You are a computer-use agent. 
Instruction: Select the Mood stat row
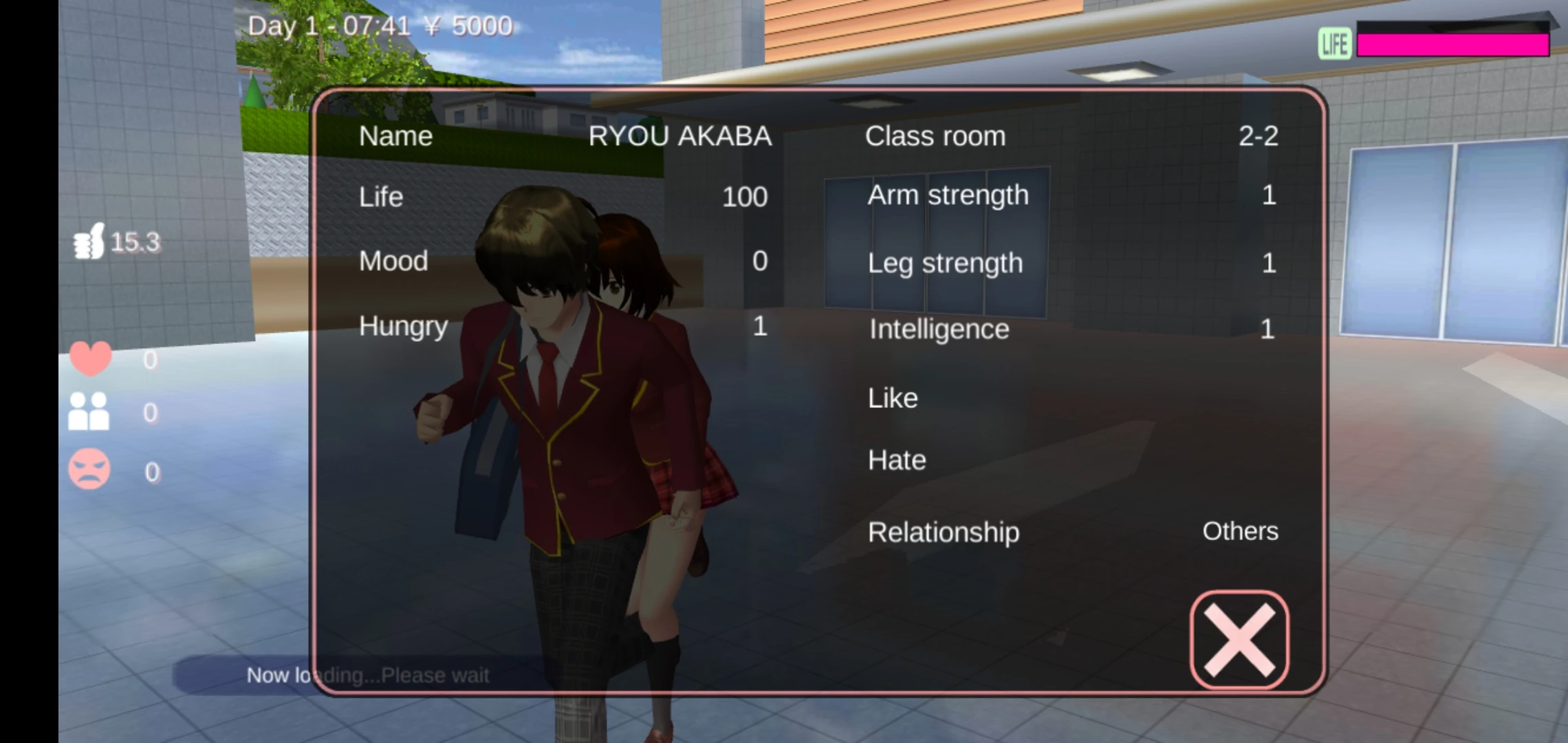393,261
